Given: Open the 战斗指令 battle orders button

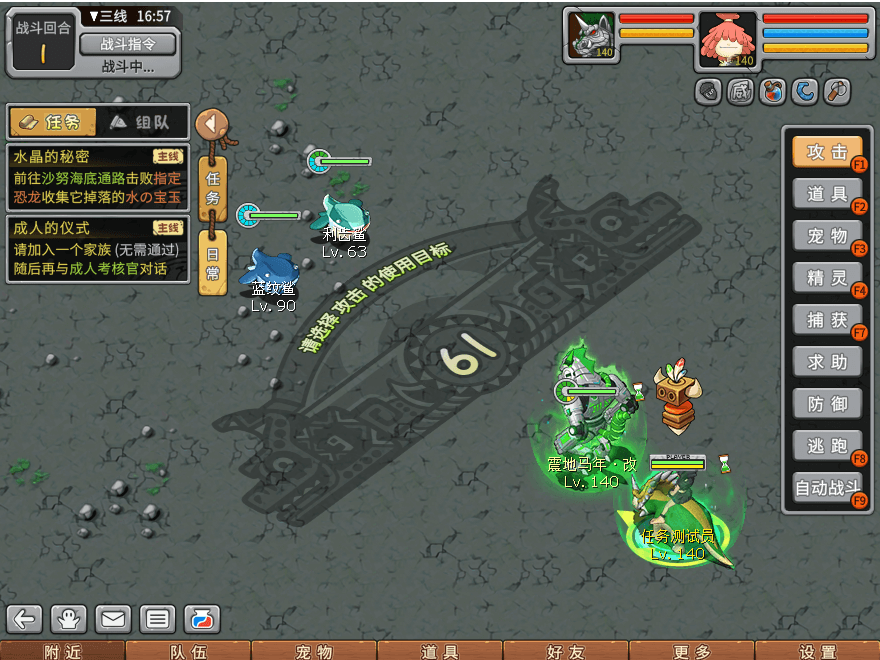Looking at the screenshot, I should coord(127,44).
